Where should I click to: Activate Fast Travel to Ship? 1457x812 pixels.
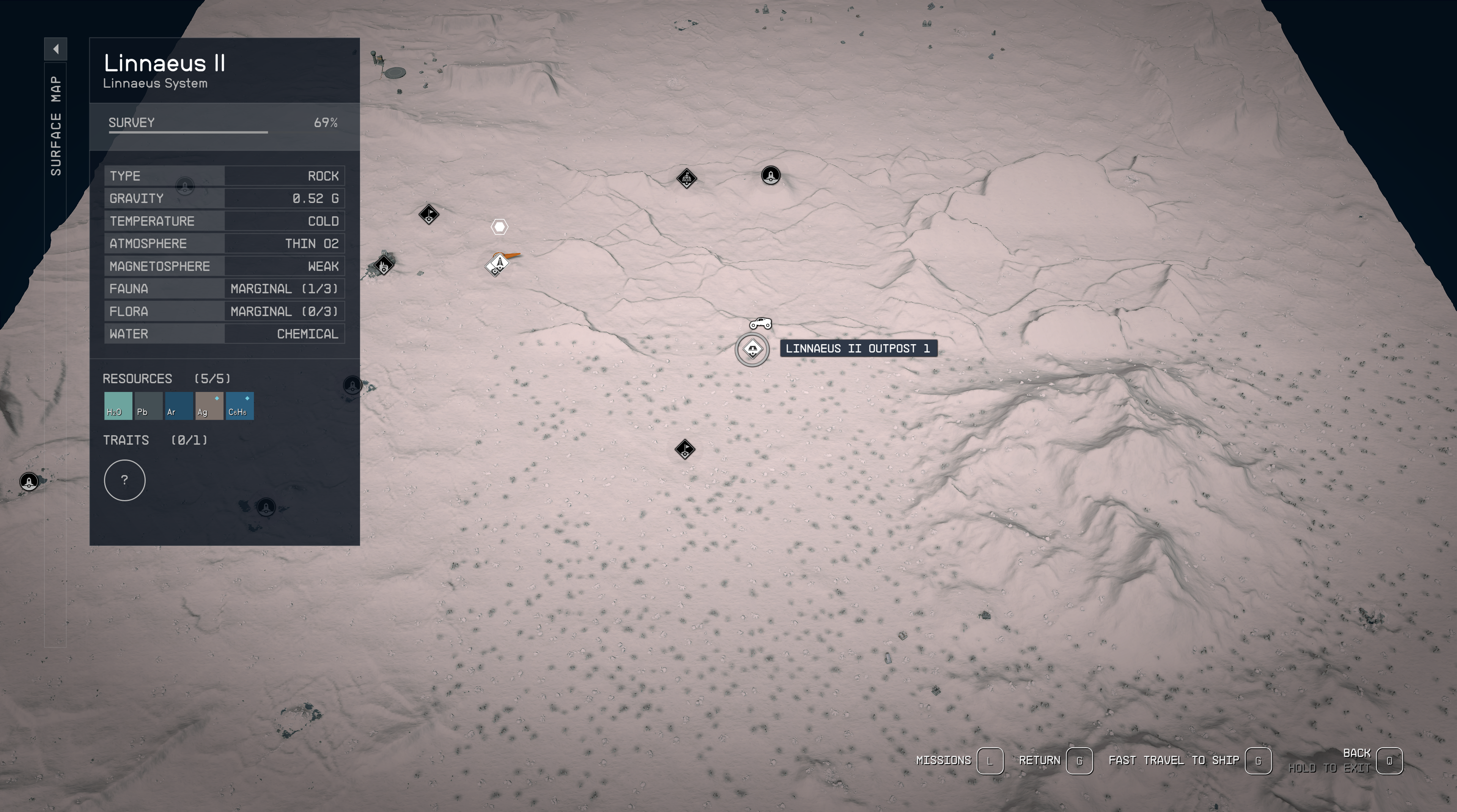click(1257, 760)
